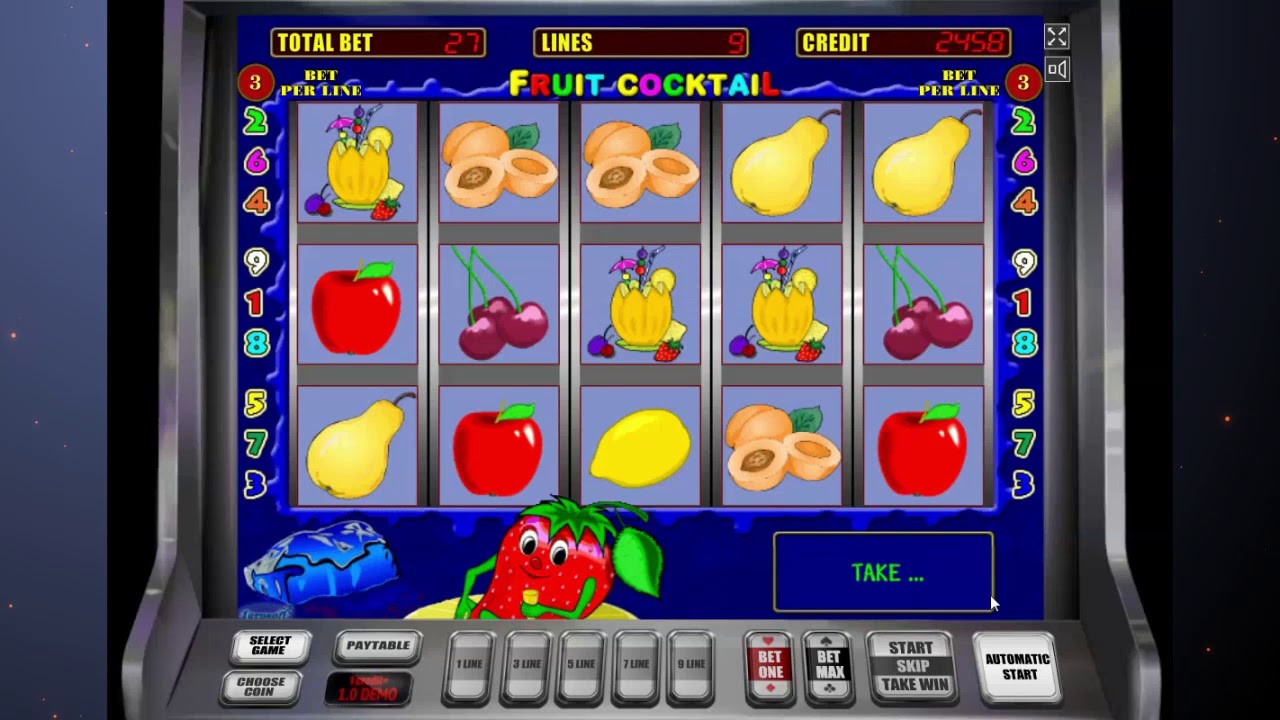1280x720 pixels.
Task: Click the red Bet One button
Action: click(x=770, y=665)
